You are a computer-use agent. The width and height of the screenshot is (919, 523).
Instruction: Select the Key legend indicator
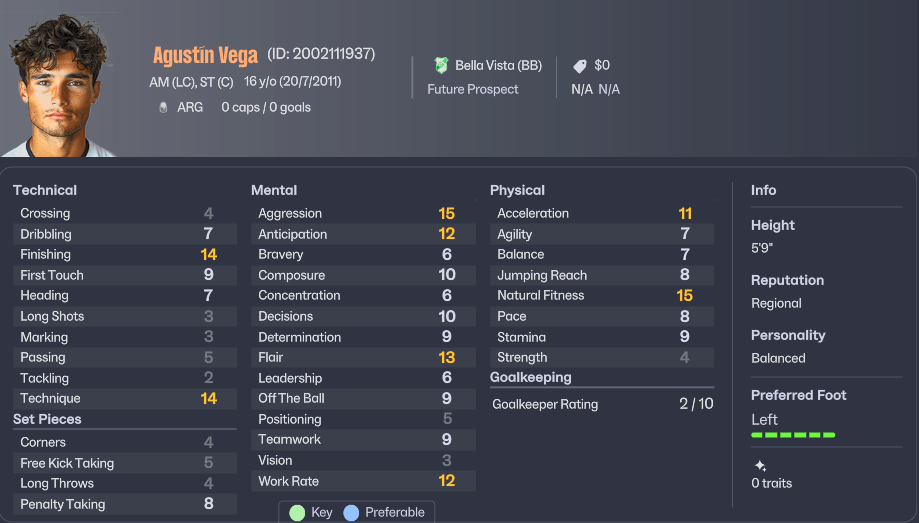coord(297,512)
